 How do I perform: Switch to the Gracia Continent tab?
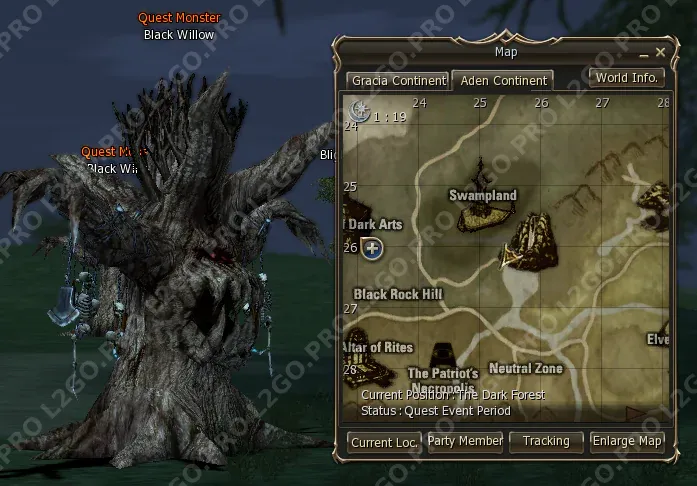click(x=396, y=80)
